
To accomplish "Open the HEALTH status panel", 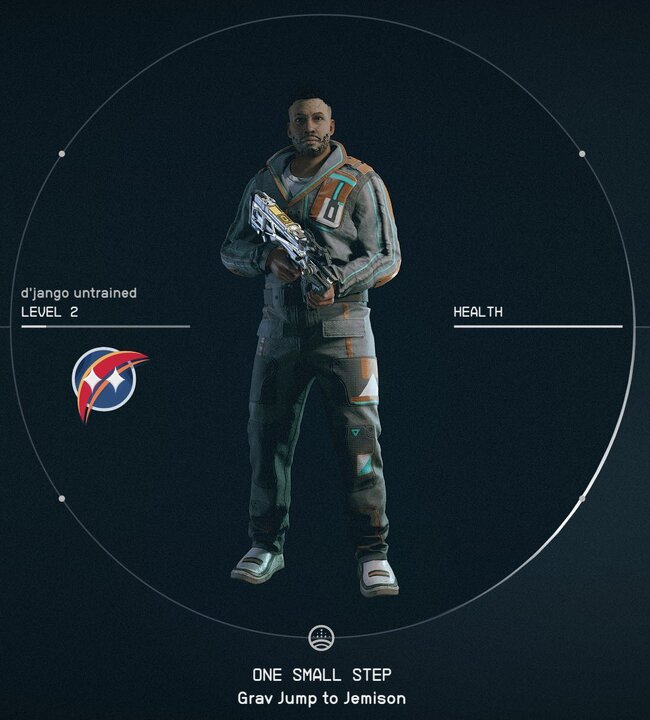I will [478, 312].
